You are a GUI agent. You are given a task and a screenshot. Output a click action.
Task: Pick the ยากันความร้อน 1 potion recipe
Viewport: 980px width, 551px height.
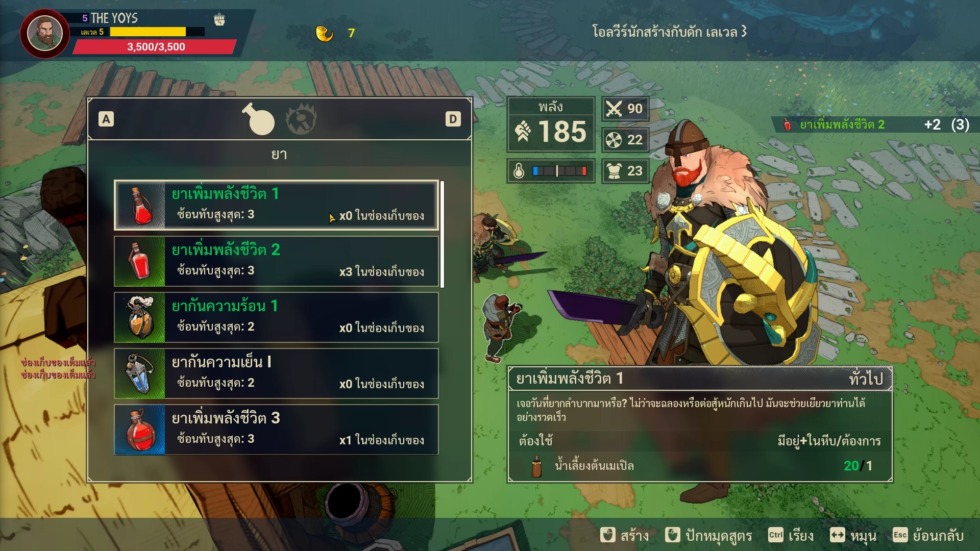pos(276,317)
